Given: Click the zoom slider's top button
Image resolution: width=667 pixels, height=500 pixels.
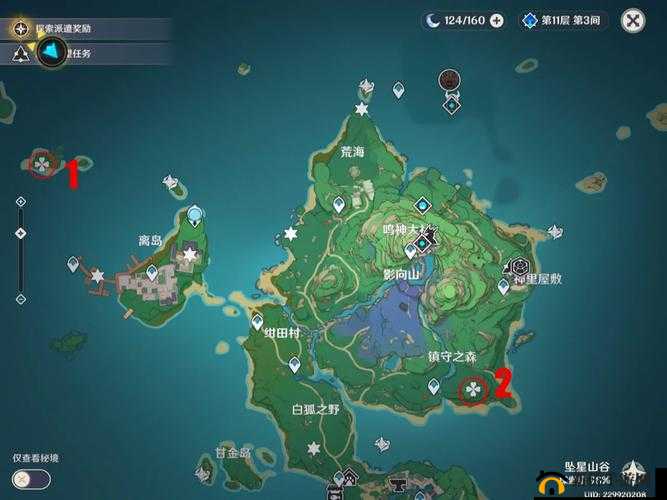Looking at the screenshot, I should click(21, 202).
